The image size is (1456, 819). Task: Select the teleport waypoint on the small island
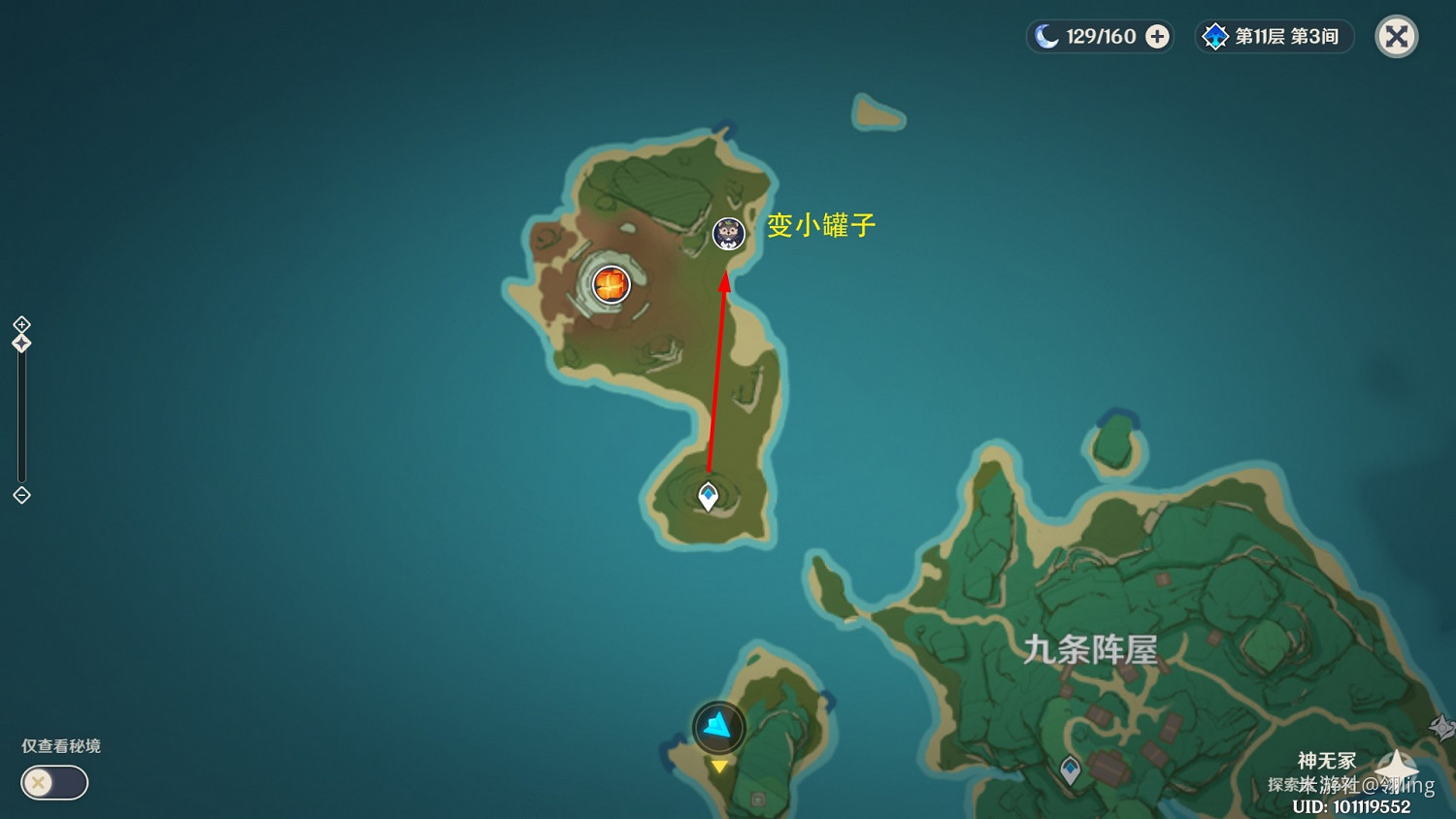click(x=708, y=494)
